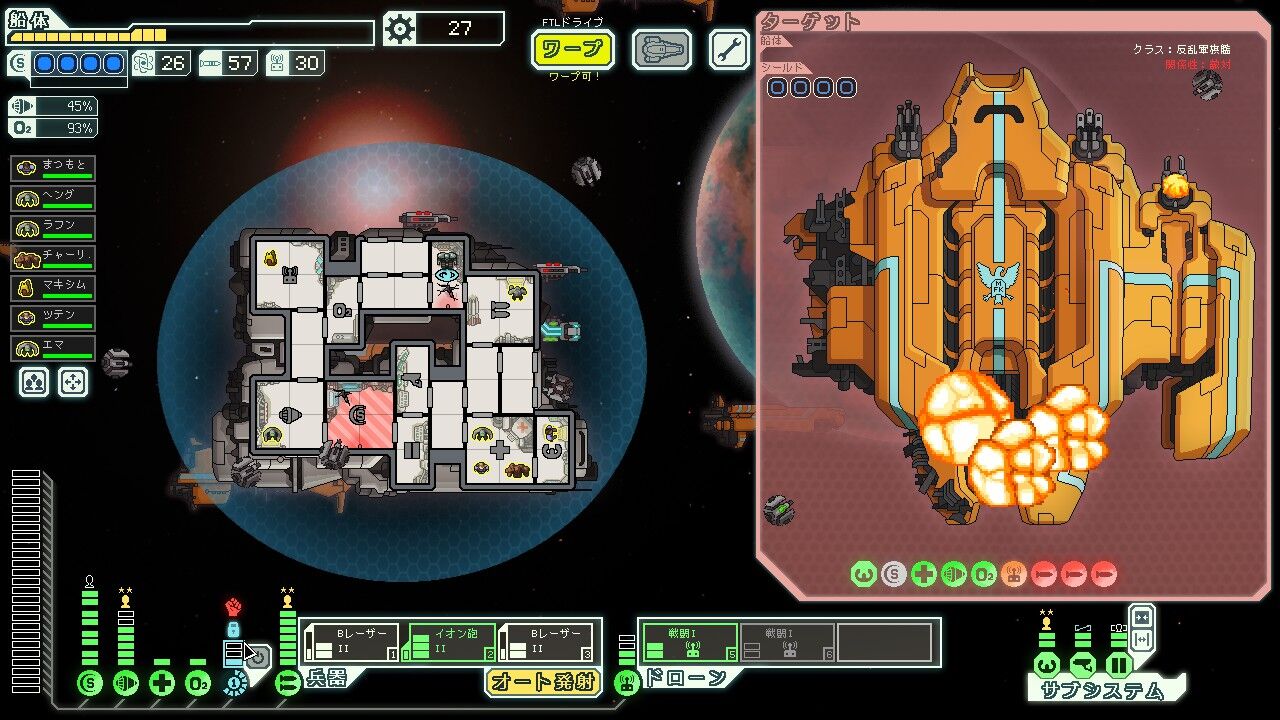The image size is (1280, 720).
Task: Click the shields system icon
Action: pyautogui.click(x=90, y=684)
